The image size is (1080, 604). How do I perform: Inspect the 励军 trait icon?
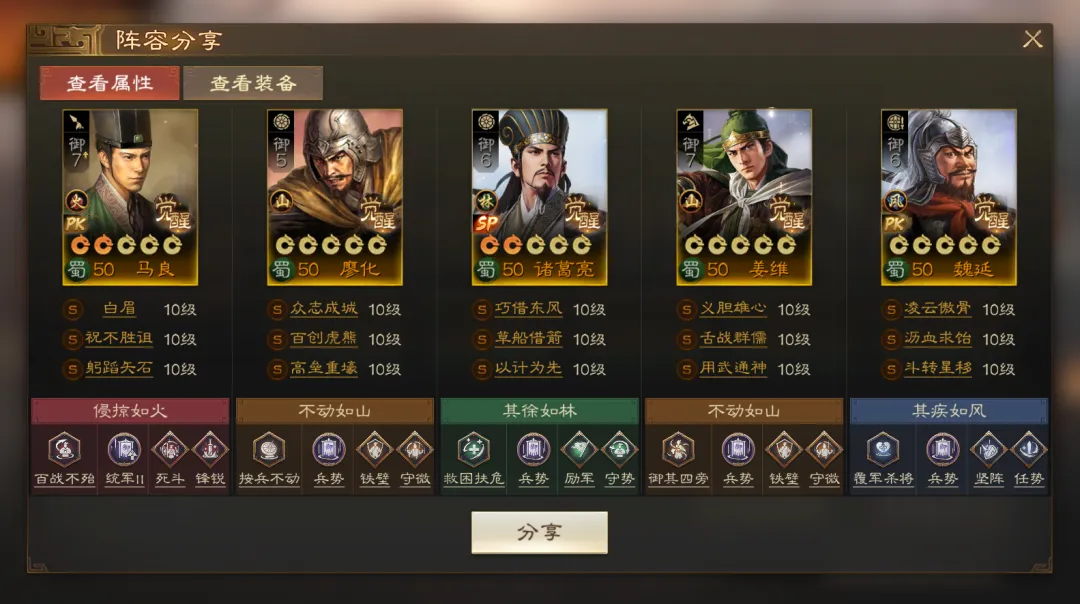click(579, 450)
